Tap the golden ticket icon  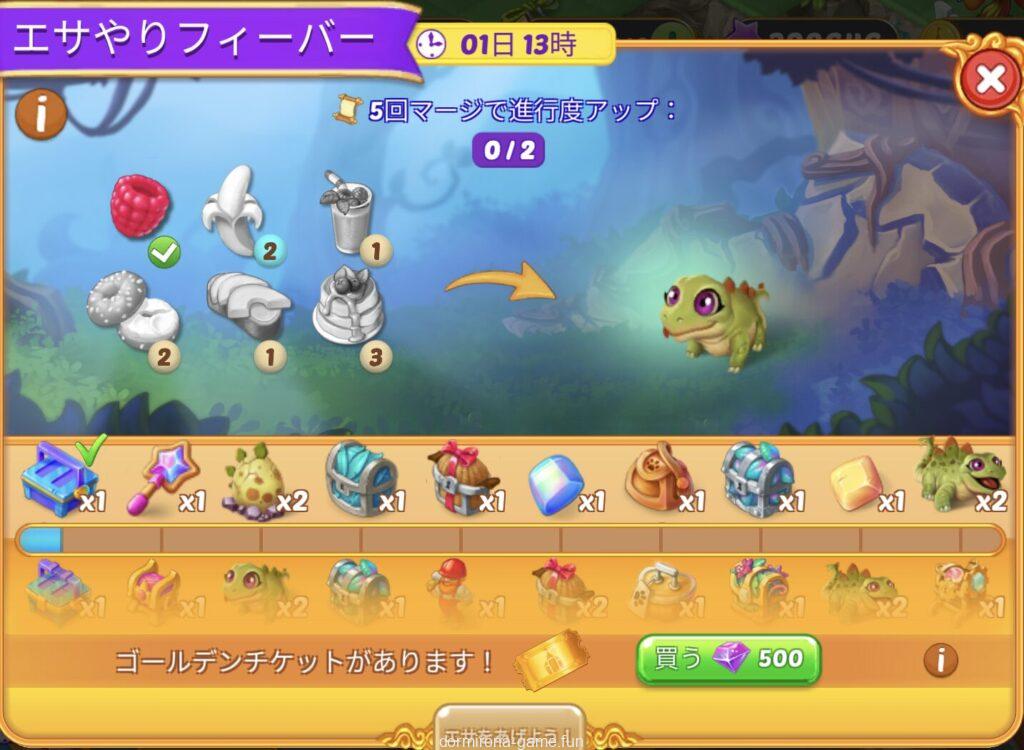coord(548,660)
